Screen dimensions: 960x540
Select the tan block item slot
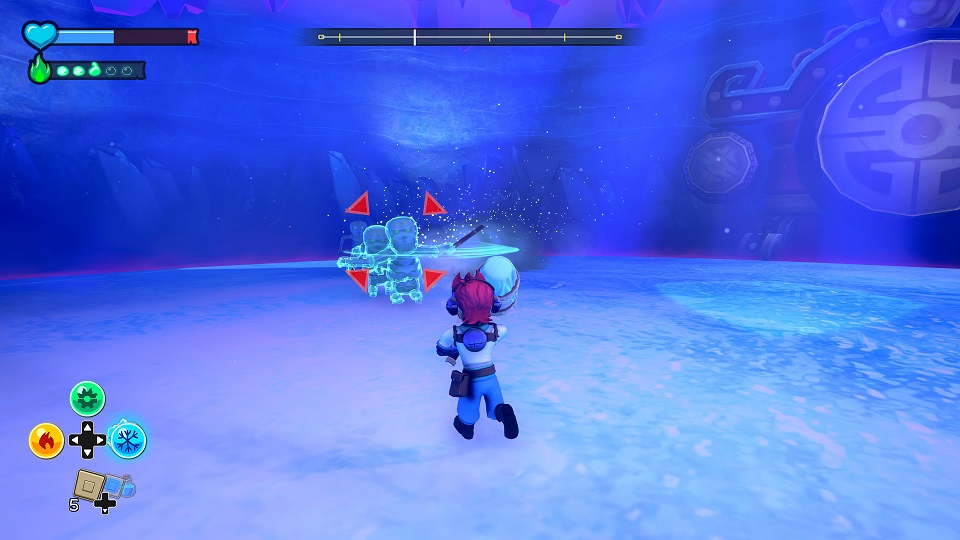pos(90,485)
